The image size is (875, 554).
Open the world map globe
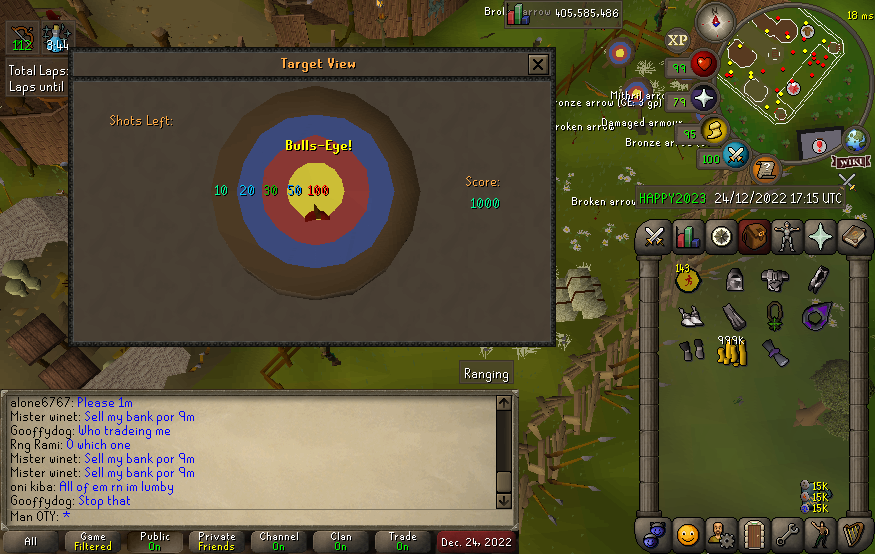coord(856,138)
